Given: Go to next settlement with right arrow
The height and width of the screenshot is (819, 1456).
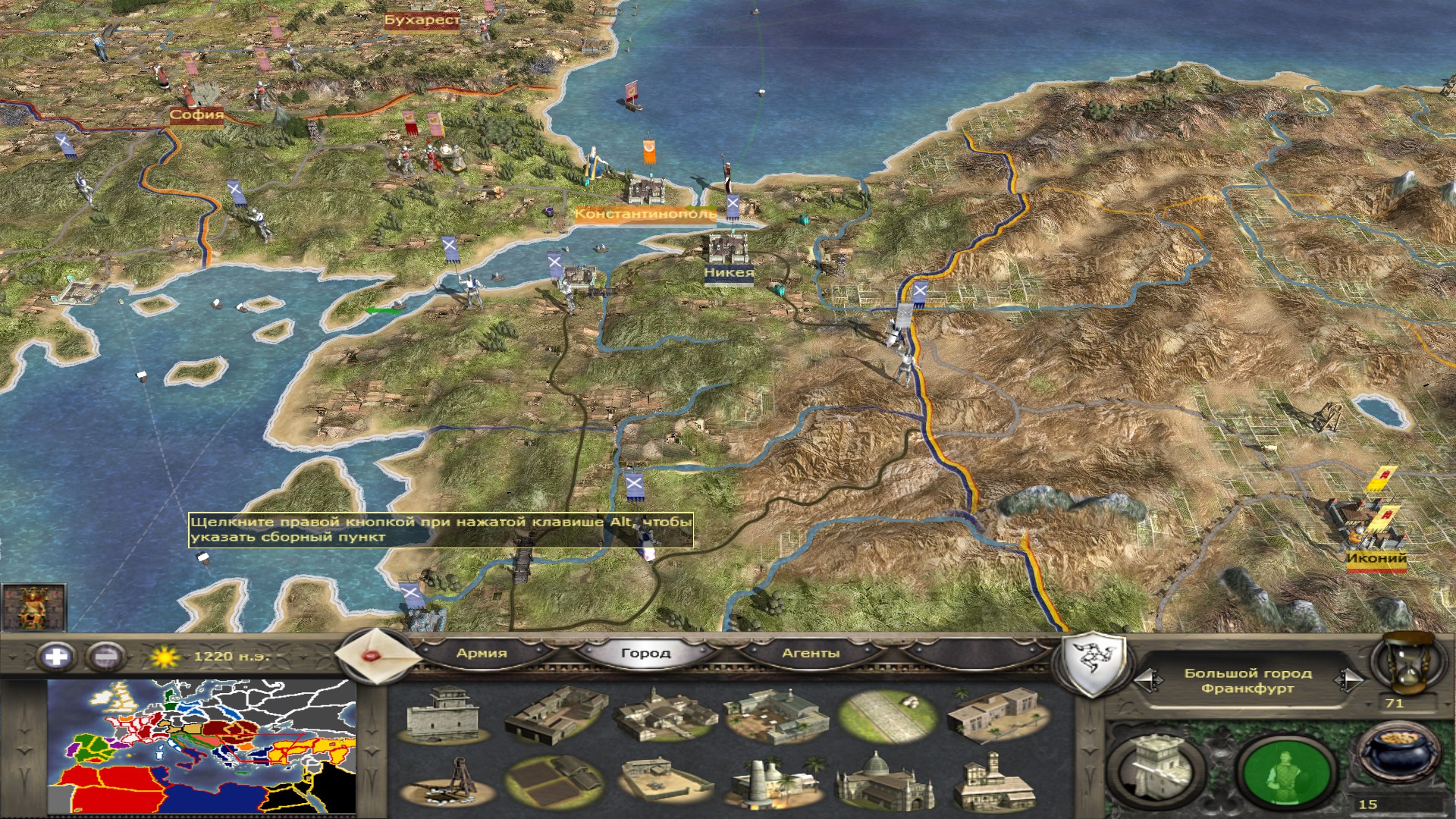Looking at the screenshot, I should (1349, 680).
